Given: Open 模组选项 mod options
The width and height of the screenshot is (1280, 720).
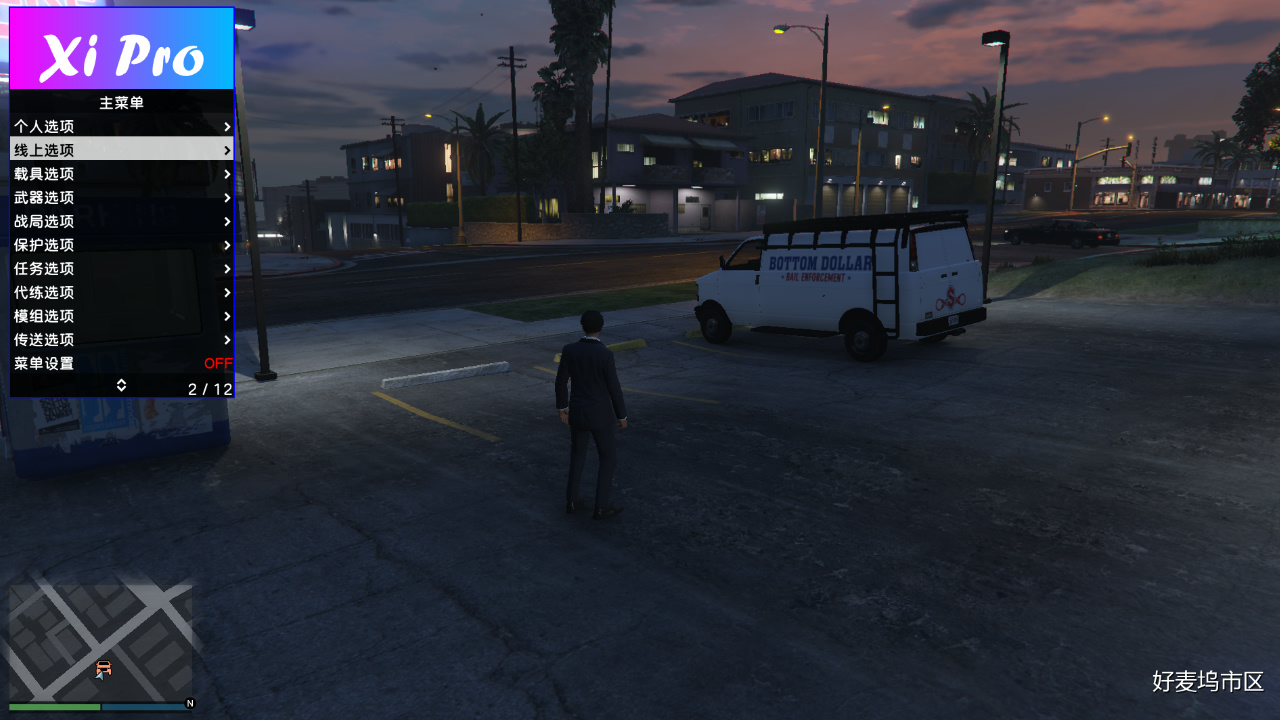Looking at the screenshot, I should [121, 316].
